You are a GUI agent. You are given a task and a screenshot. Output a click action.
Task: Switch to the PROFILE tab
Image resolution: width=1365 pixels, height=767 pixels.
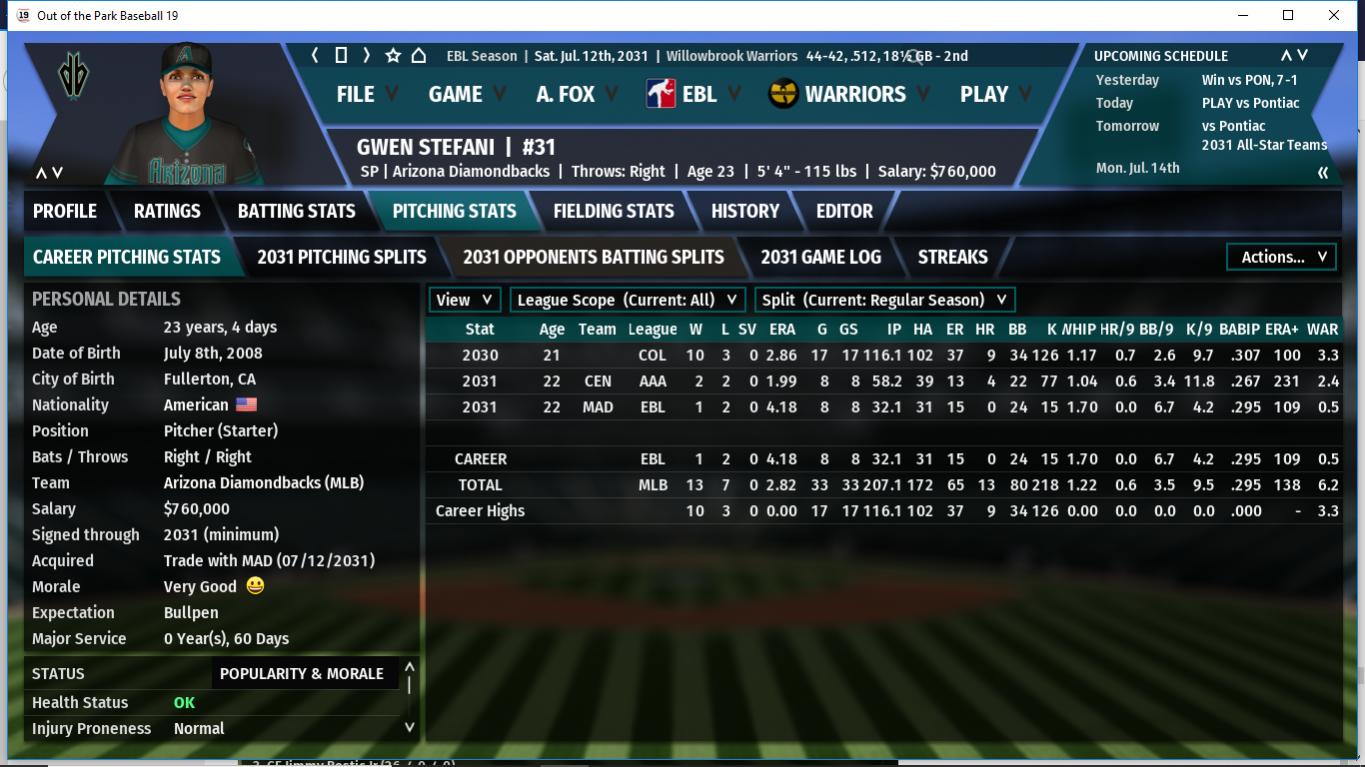click(x=65, y=211)
